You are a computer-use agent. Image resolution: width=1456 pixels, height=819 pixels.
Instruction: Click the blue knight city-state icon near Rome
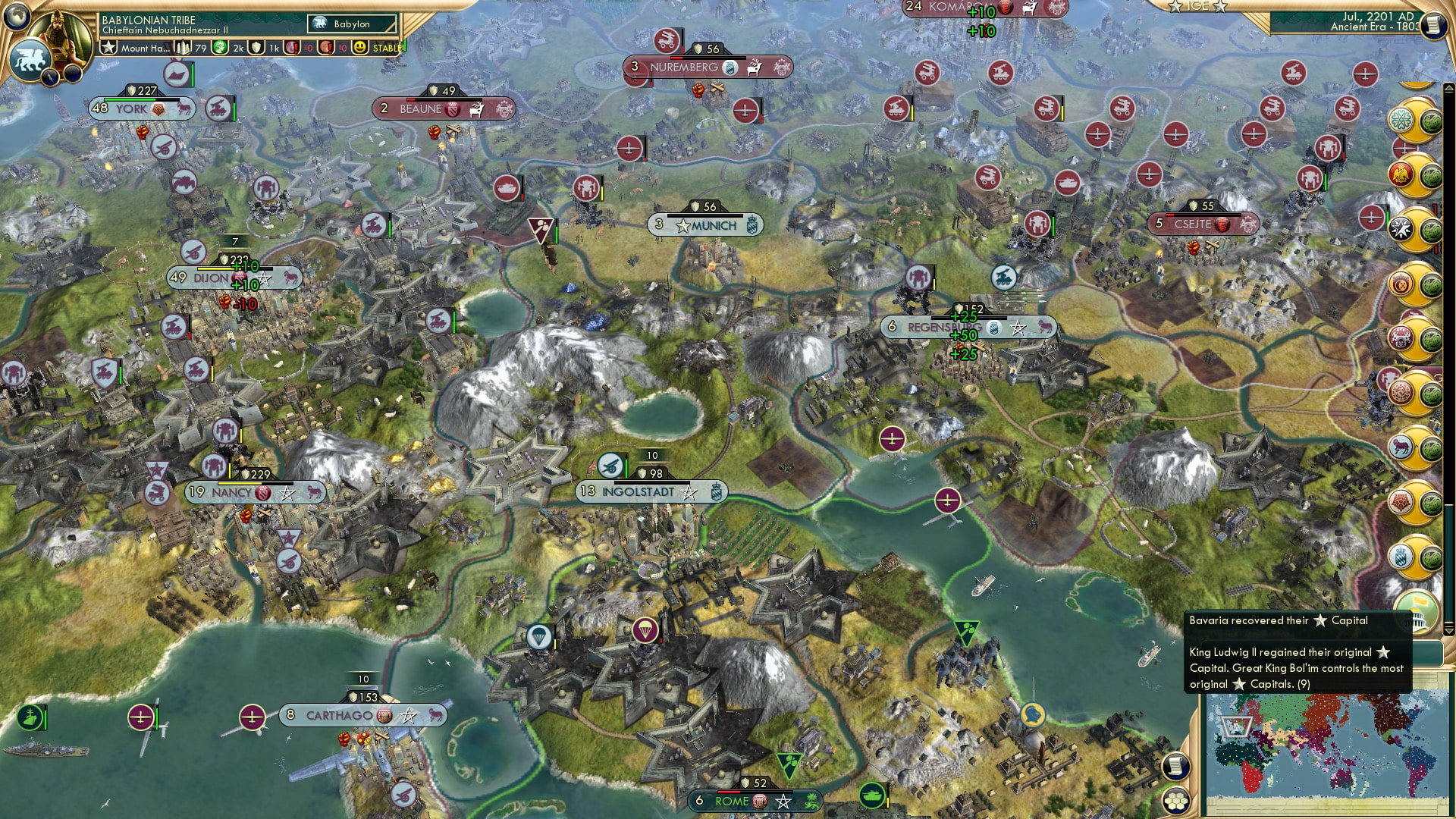coord(1031,716)
